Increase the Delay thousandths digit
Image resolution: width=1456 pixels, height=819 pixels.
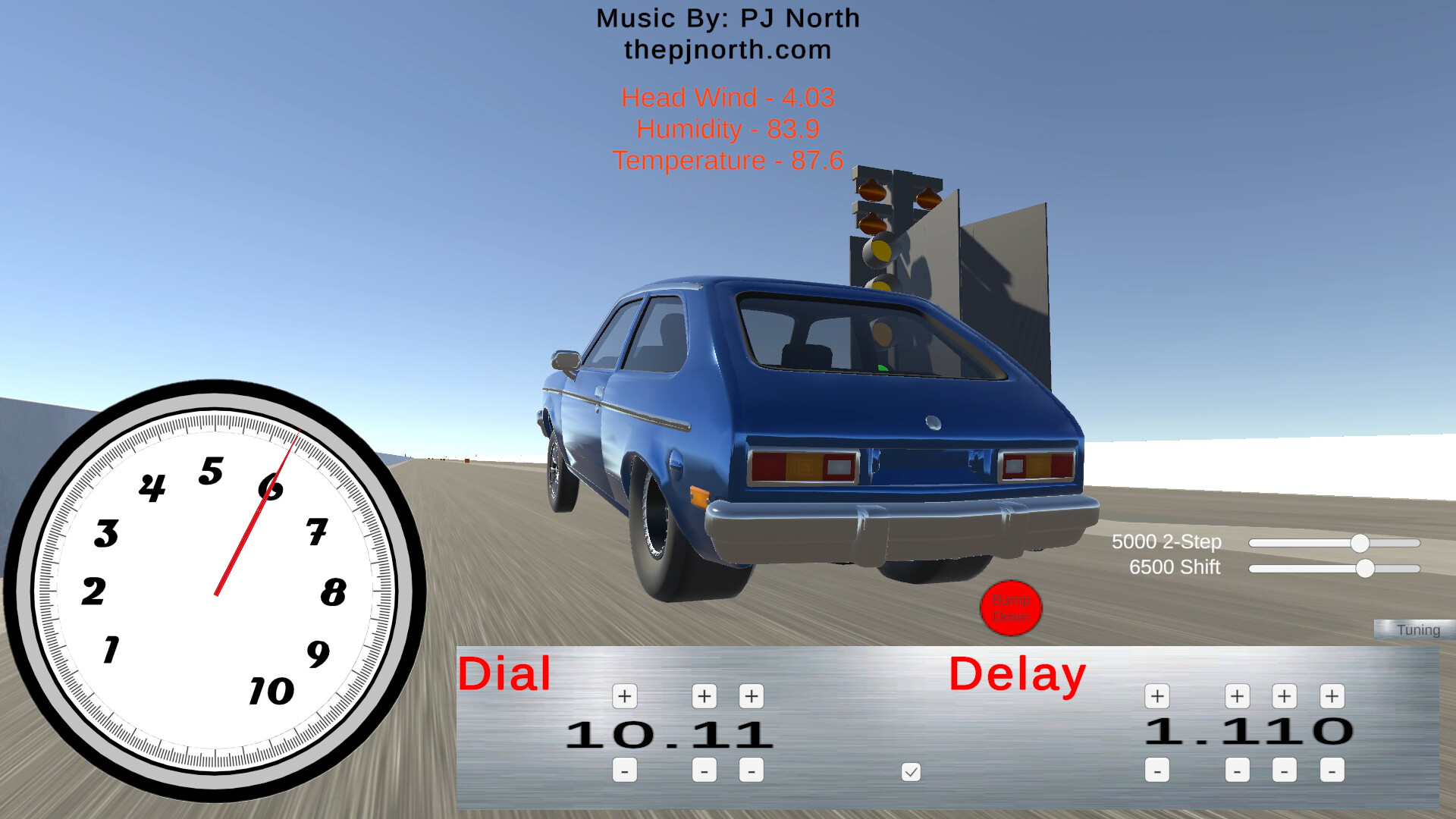1331,695
